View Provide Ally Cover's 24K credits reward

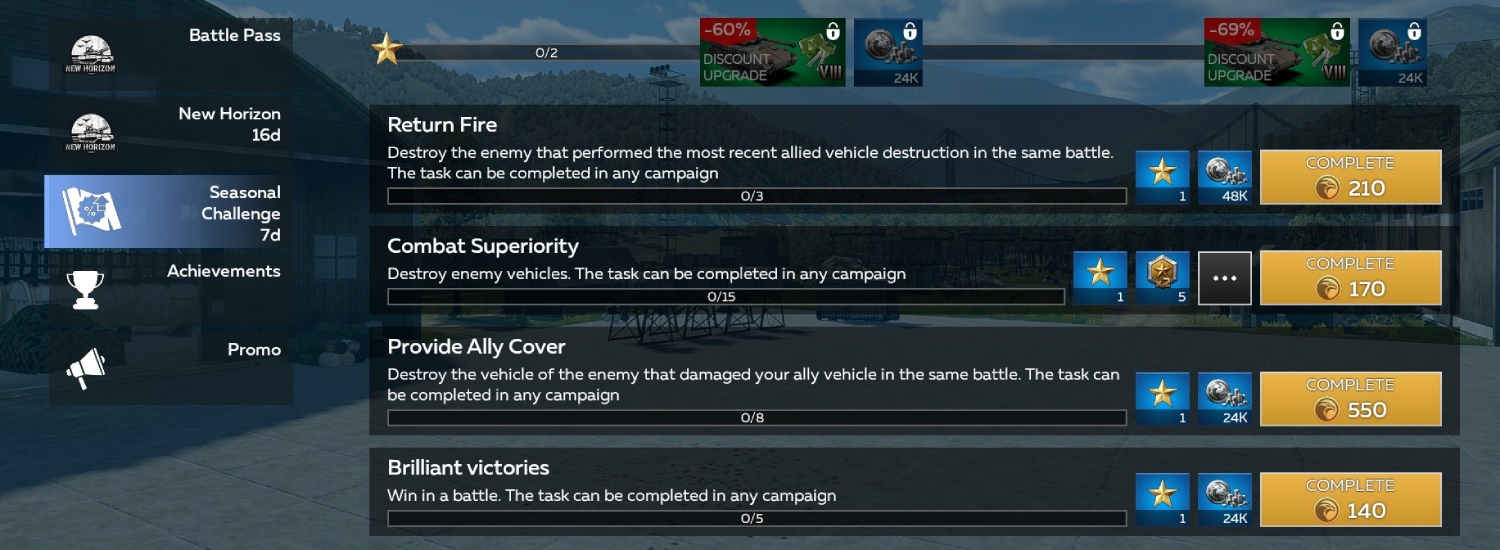[x=1224, y=399]
